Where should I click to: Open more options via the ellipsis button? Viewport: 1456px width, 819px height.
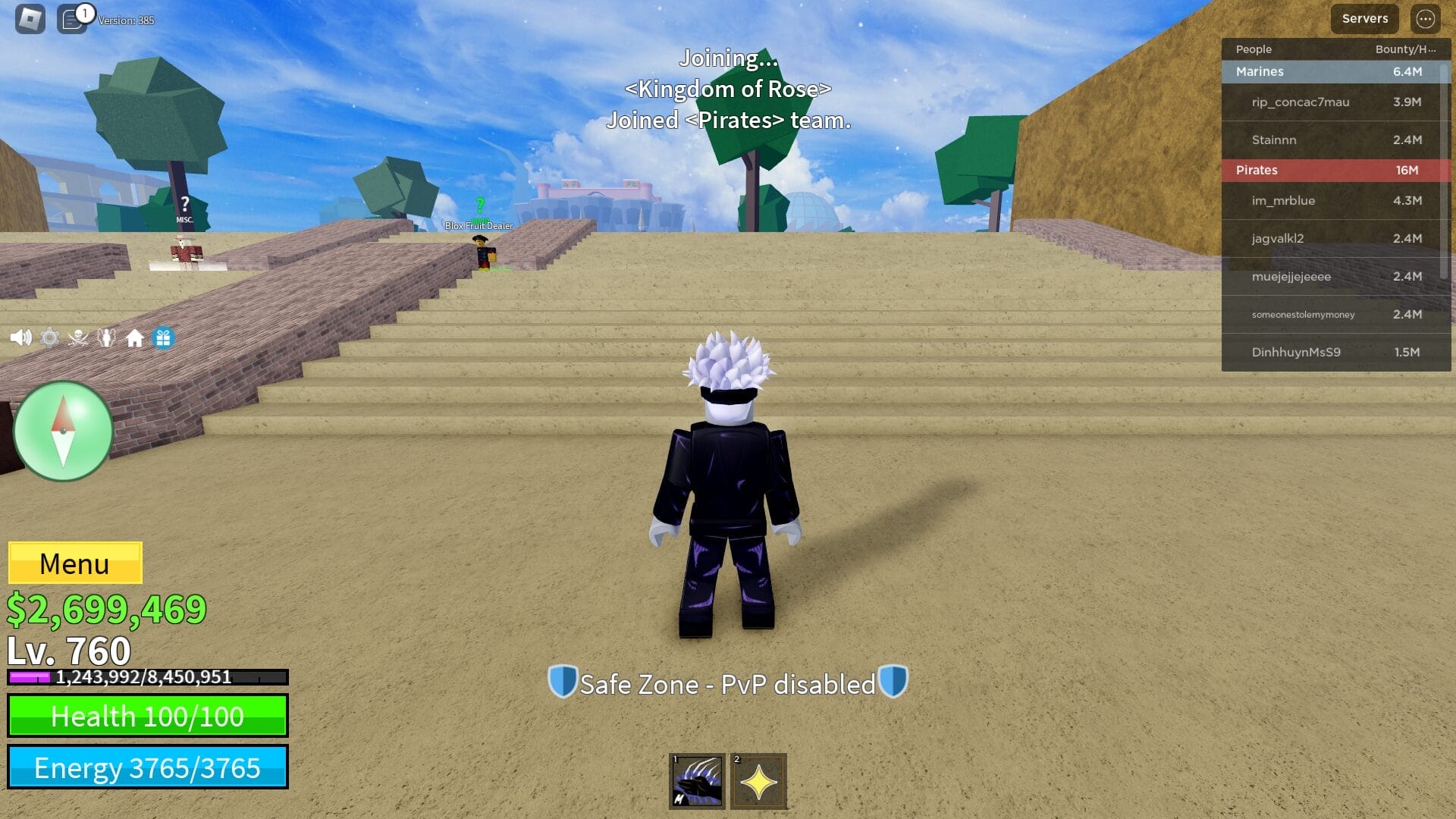click(1424, 19)
